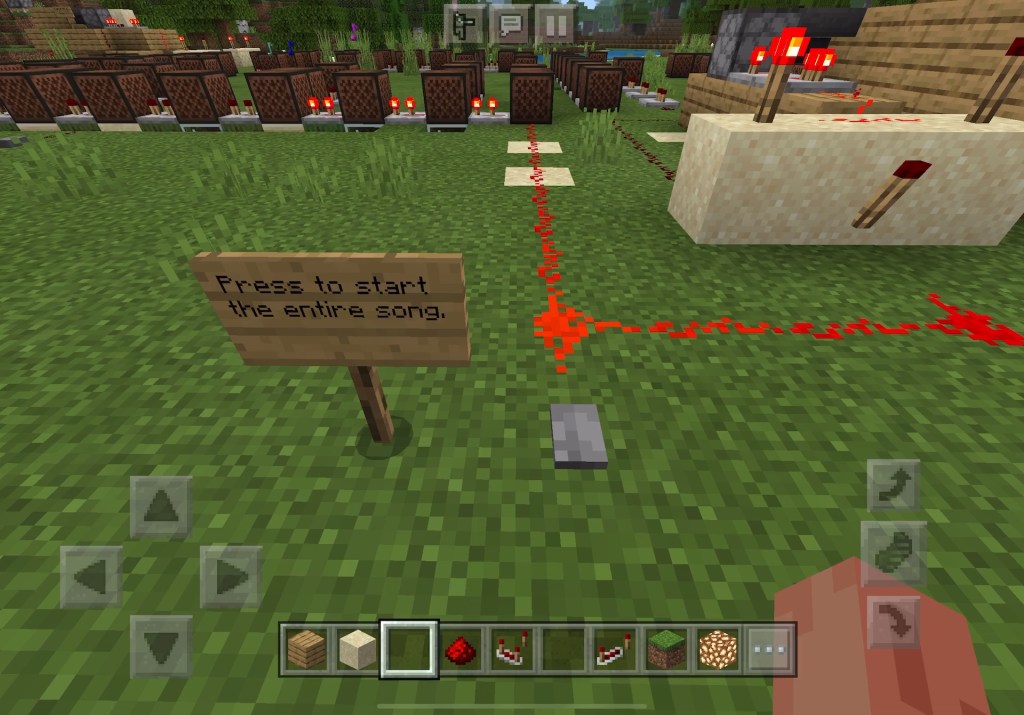Tap the move backward arrow

160,645
